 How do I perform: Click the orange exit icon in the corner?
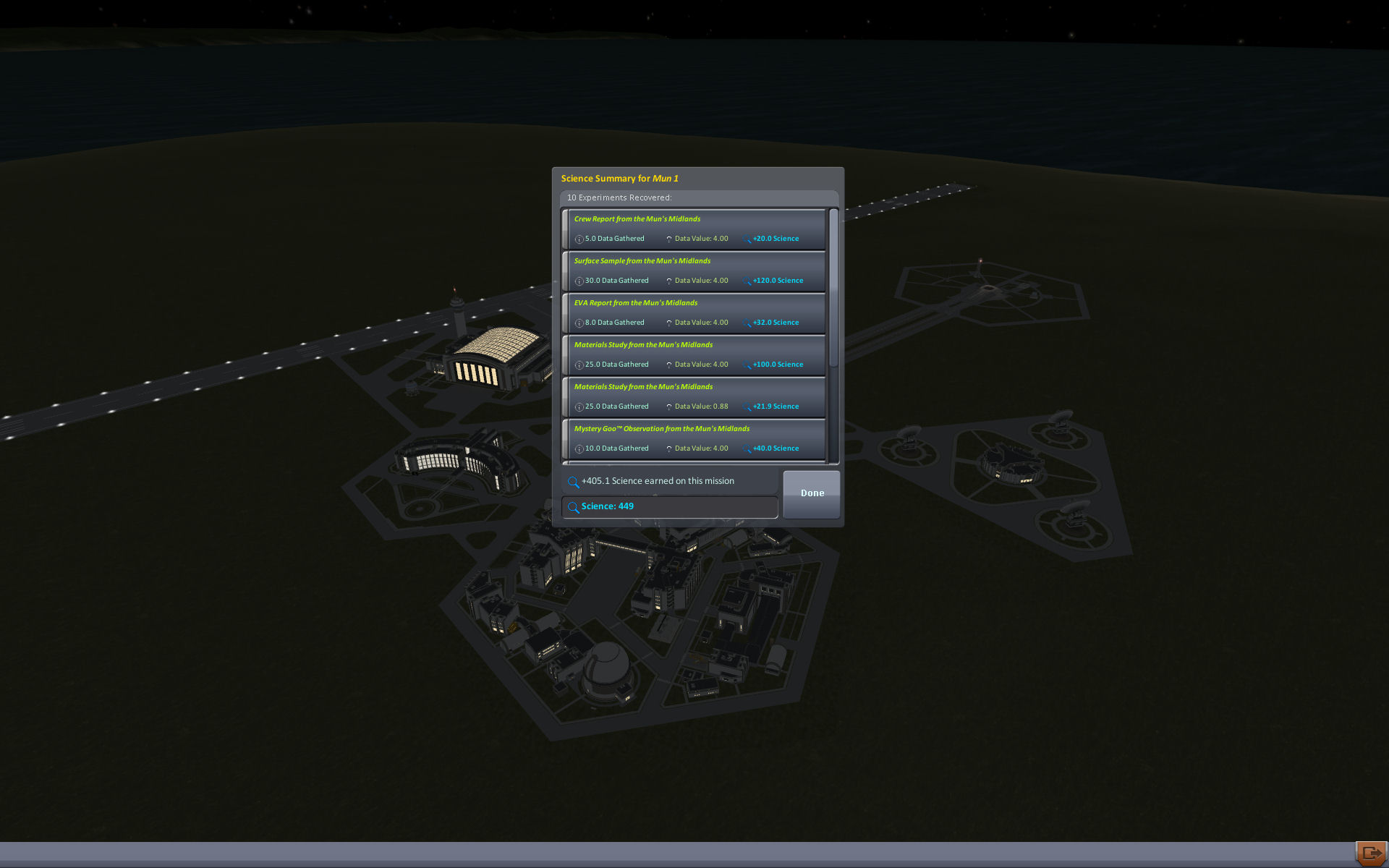1370,854
